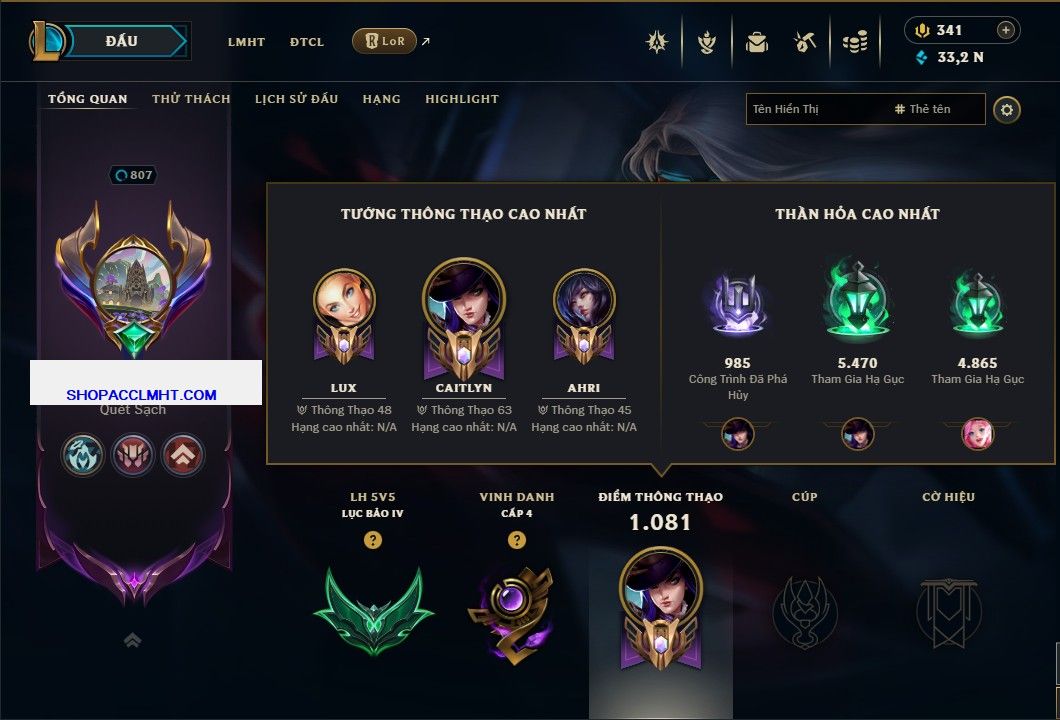Open the Lịch Sử Đấu tab
The height and width of the screenshot is (720, 1060).
pyautogui.click(x=296, y=99)
